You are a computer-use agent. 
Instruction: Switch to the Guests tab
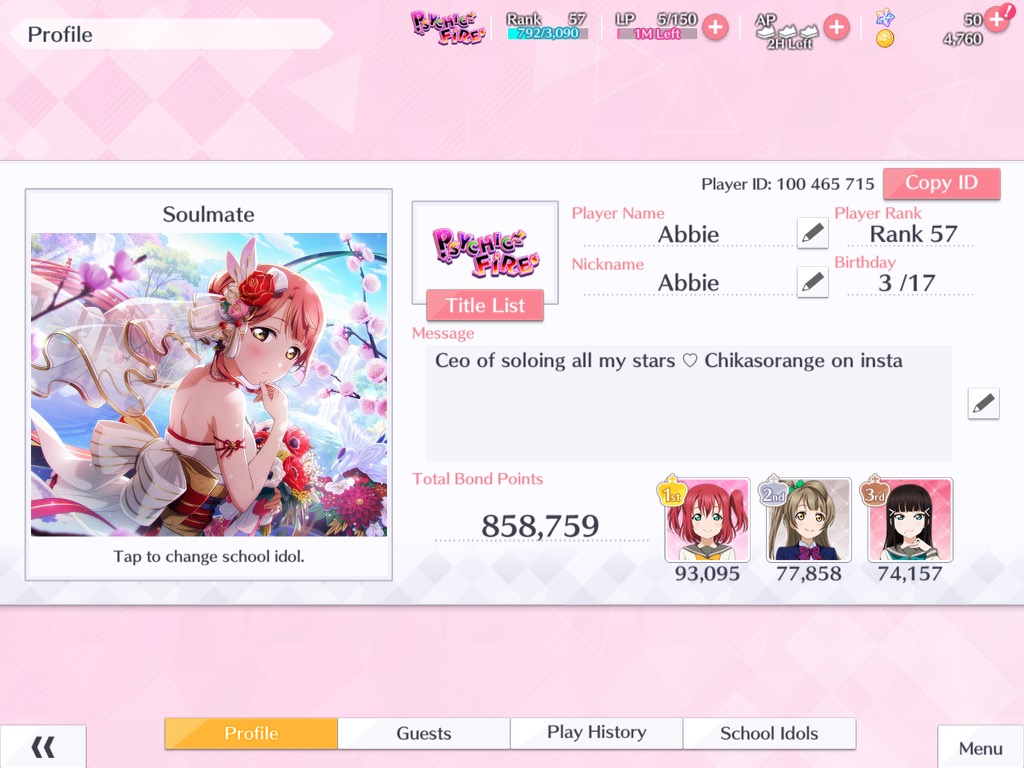[424, 733]
